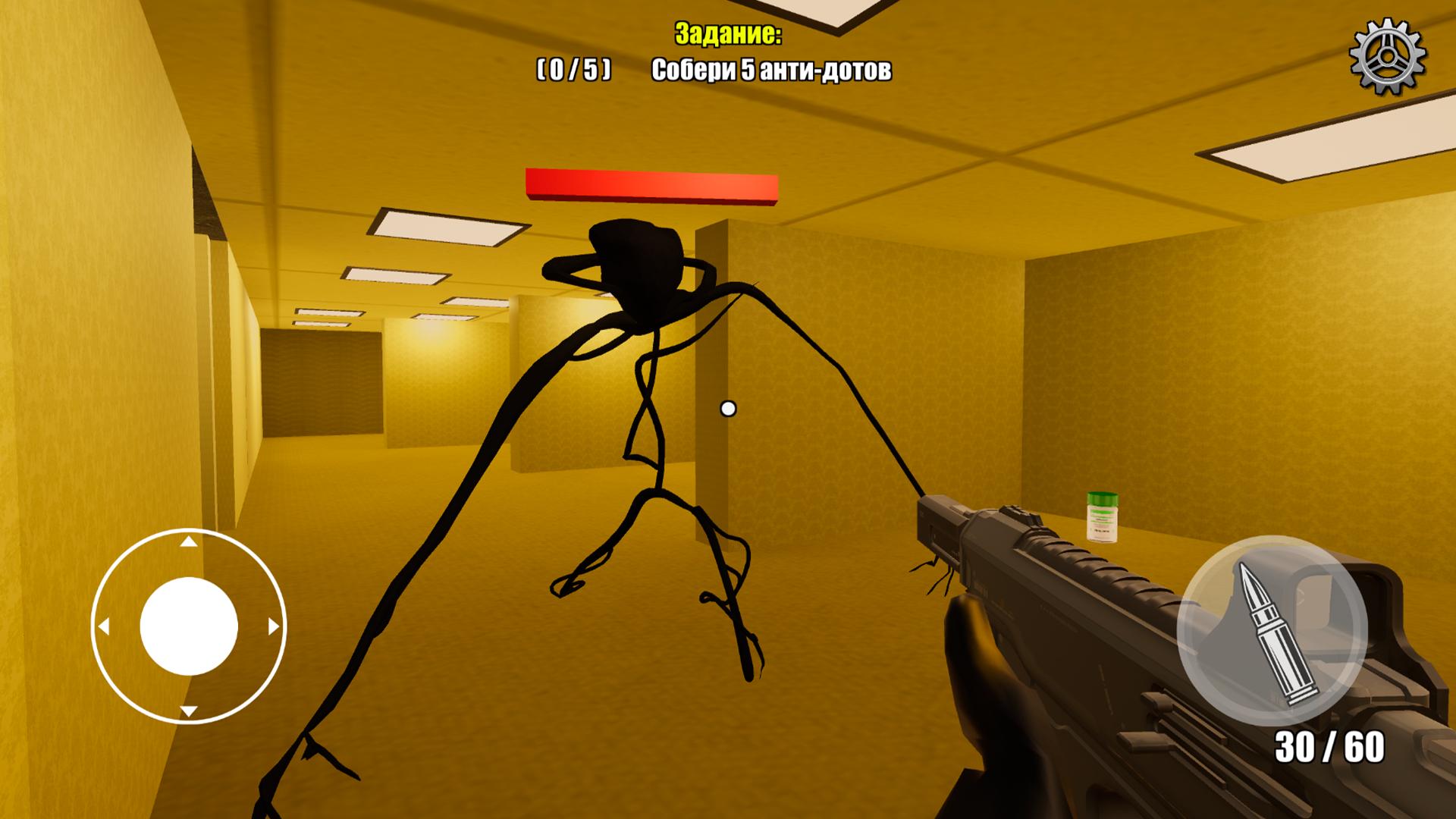Tap the white crosshair dot in screen center
1456x819 pixels.
click(730, 409)
